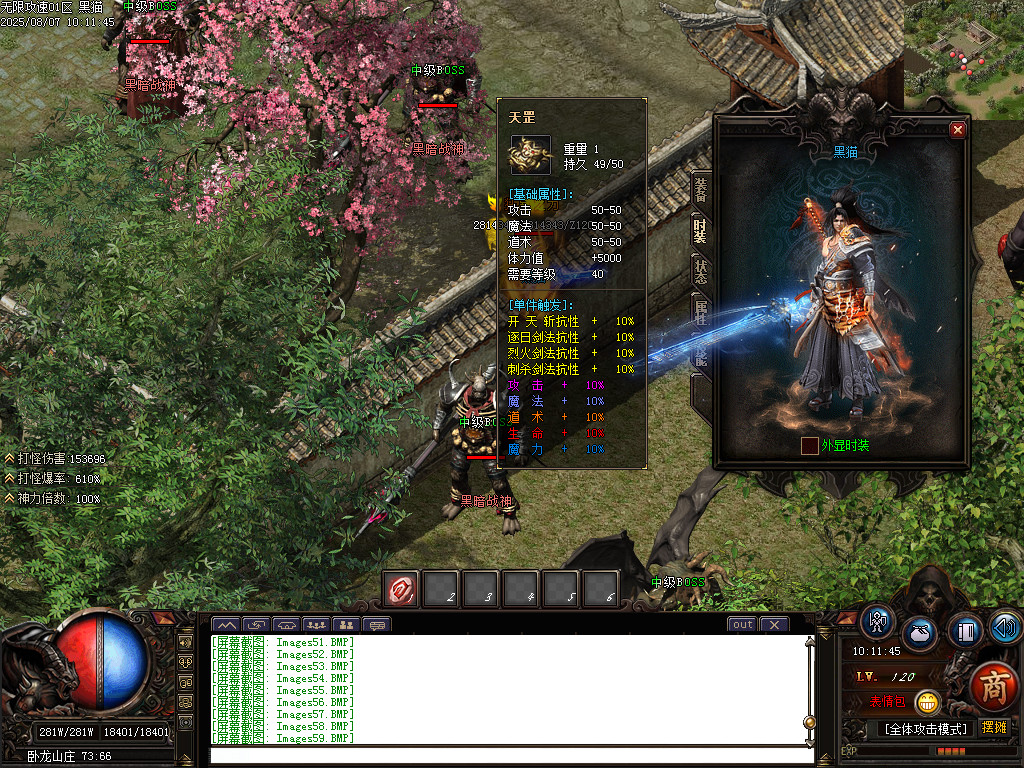Open the 商 shop round button
This screenshot has width=1024, height=768.
pos(993,687)
